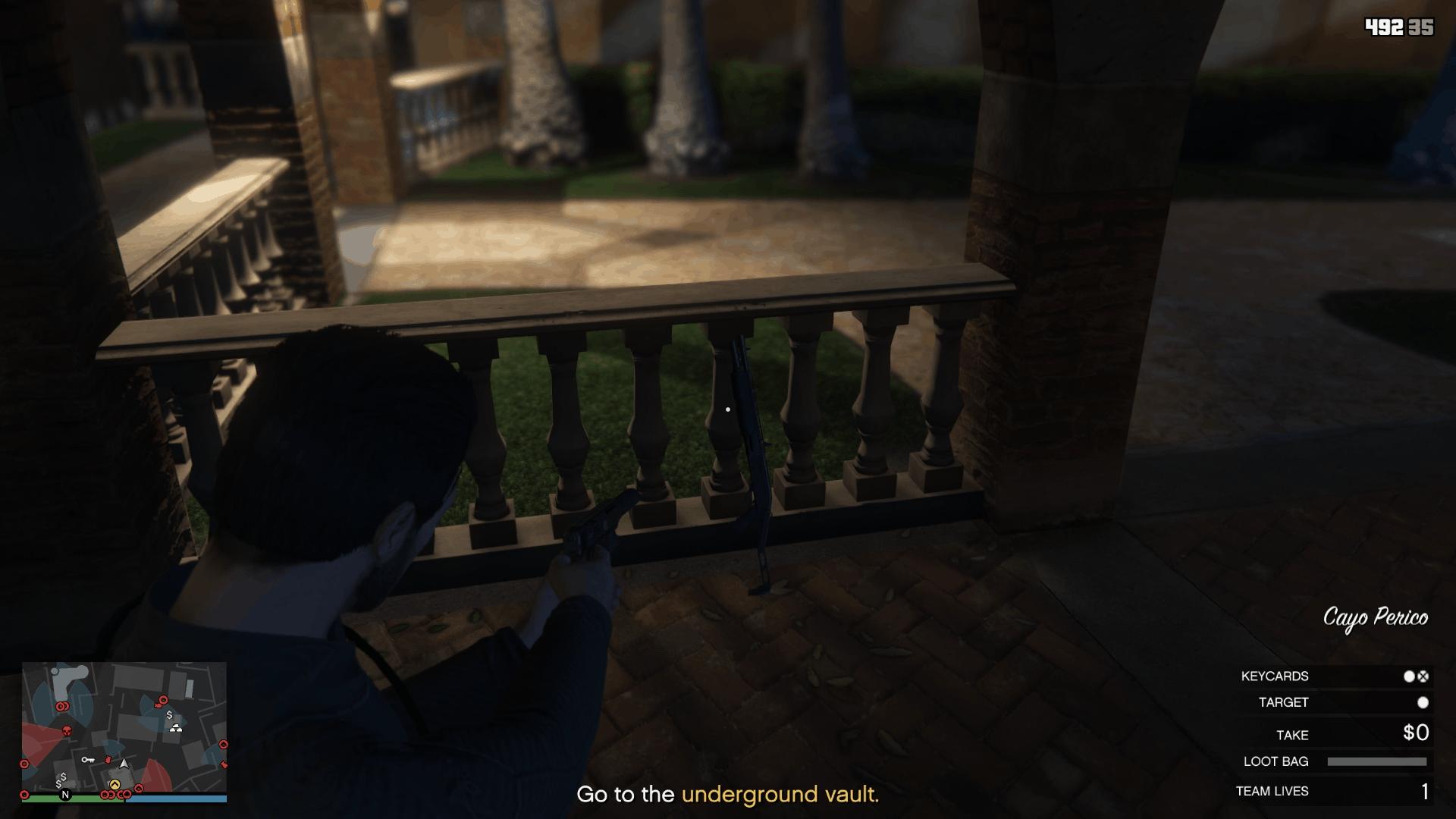This screenshot has height=819, width=1456.
Task: Select the white player arrow on the minimap
Action: coord(124,764)
